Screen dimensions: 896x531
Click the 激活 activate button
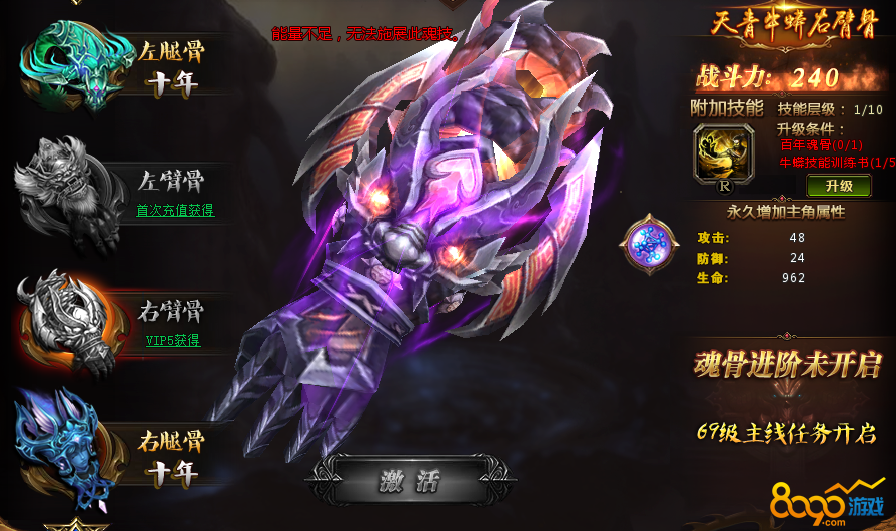coord(410,482)
